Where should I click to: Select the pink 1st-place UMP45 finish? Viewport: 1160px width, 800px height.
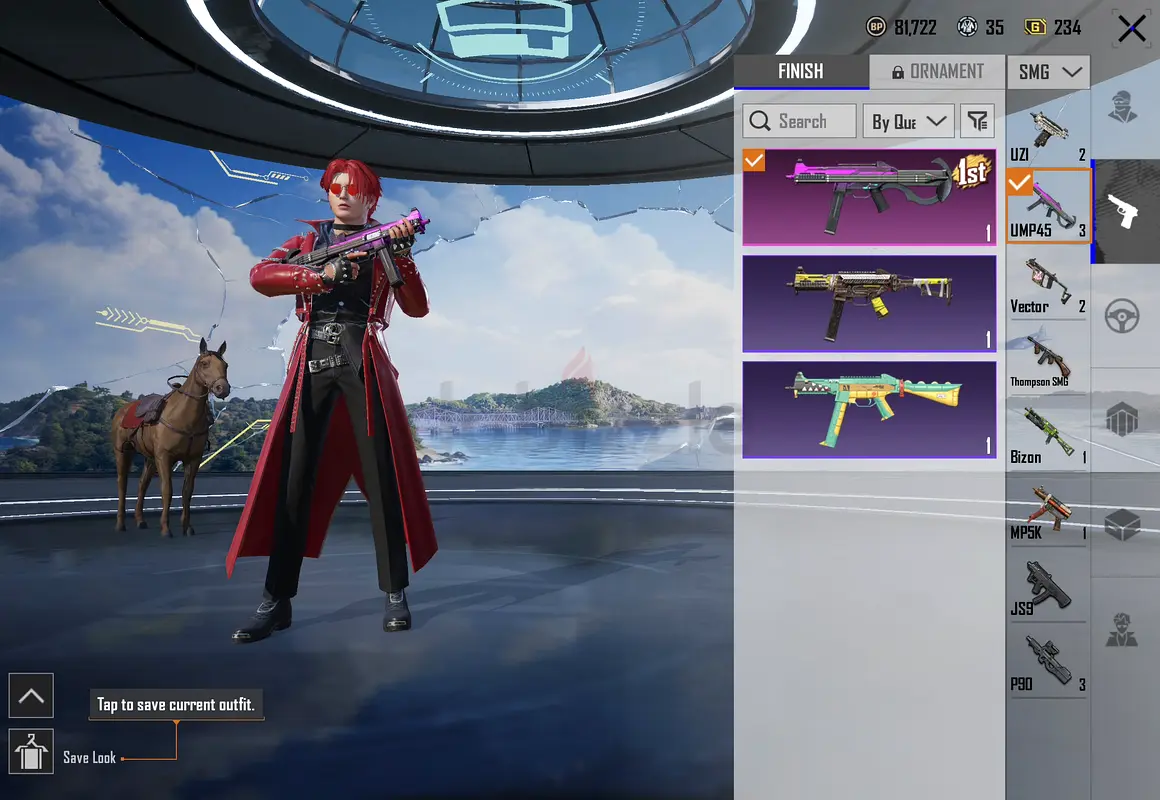pyautogui.click(x=869, y=197)
